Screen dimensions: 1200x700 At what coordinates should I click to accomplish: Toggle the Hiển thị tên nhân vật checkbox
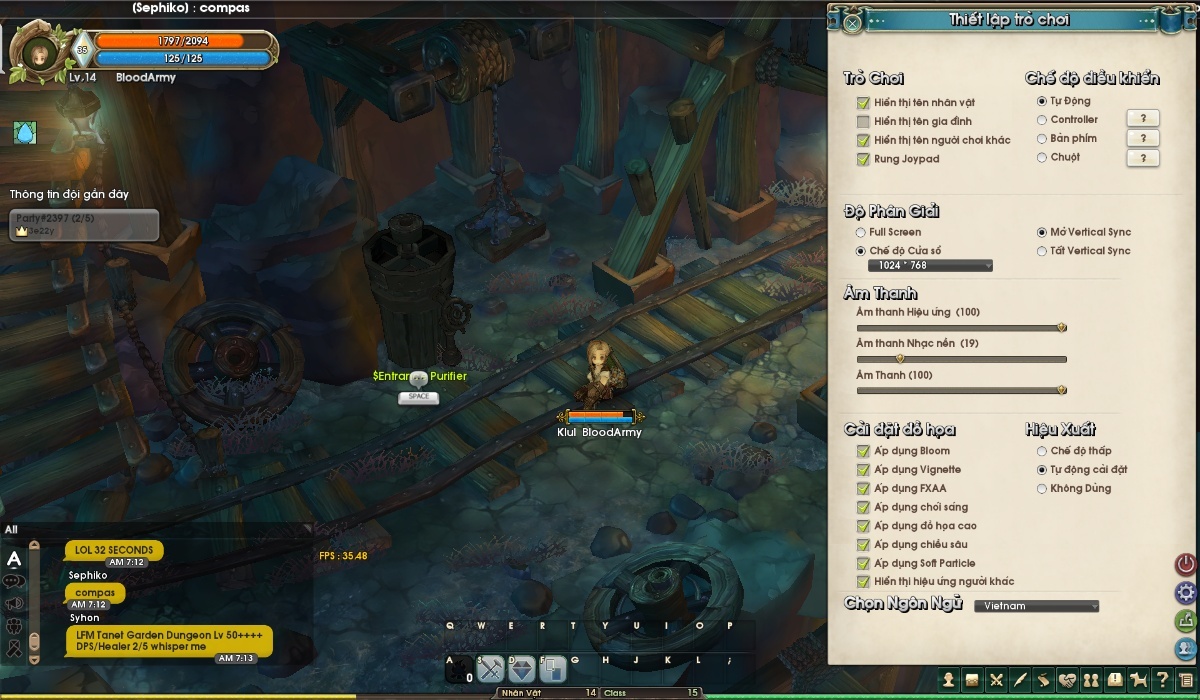click(x=863, y=103)
